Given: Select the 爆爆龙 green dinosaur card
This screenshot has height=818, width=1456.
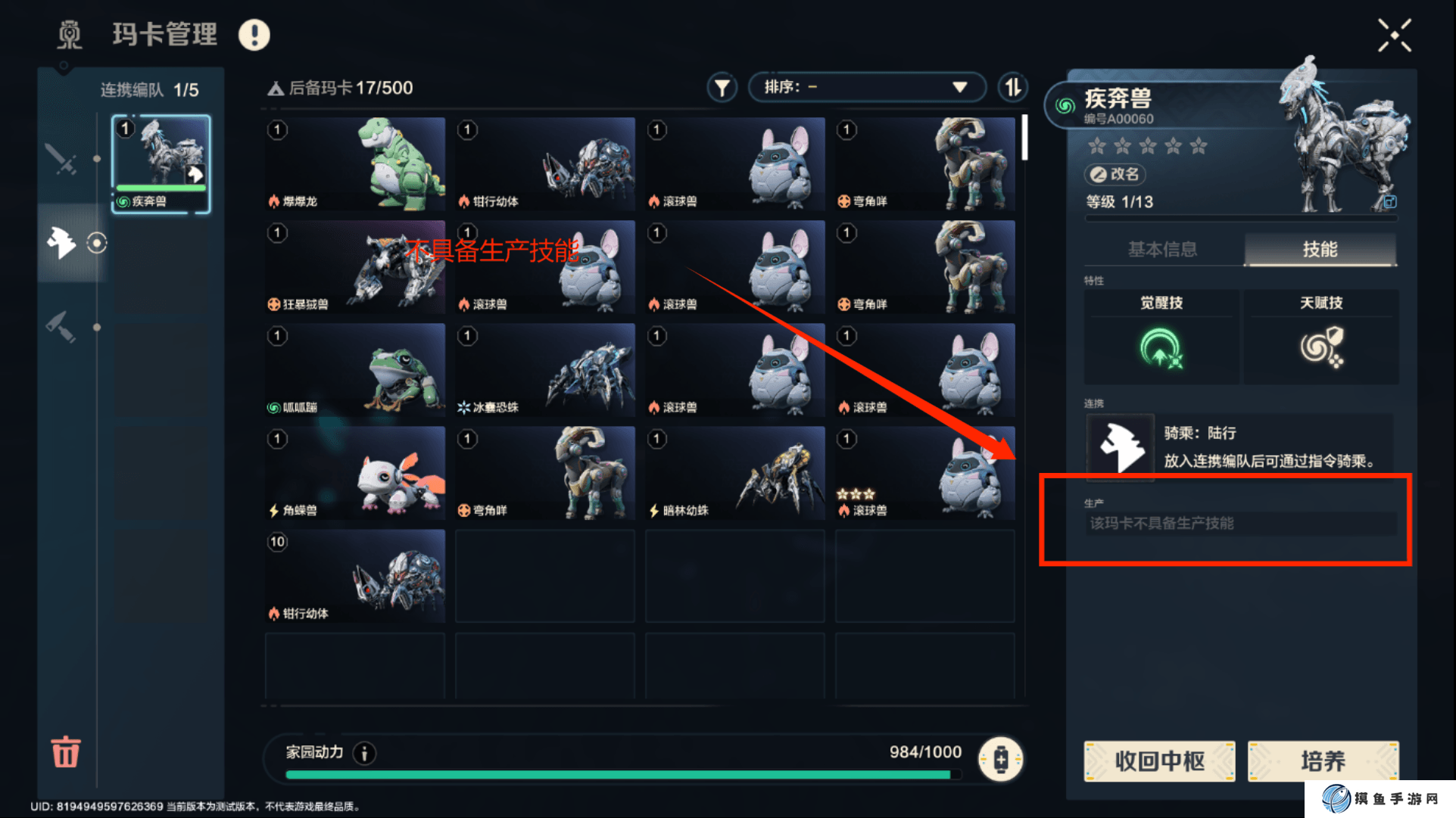Looking at the screenshot, I should point(355,163).
